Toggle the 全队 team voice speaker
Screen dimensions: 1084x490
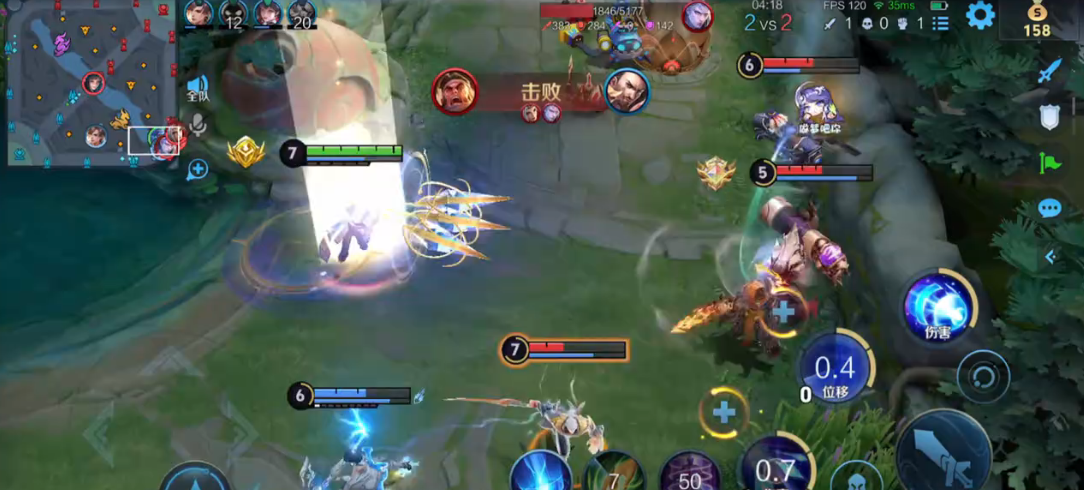coord(197,88)
